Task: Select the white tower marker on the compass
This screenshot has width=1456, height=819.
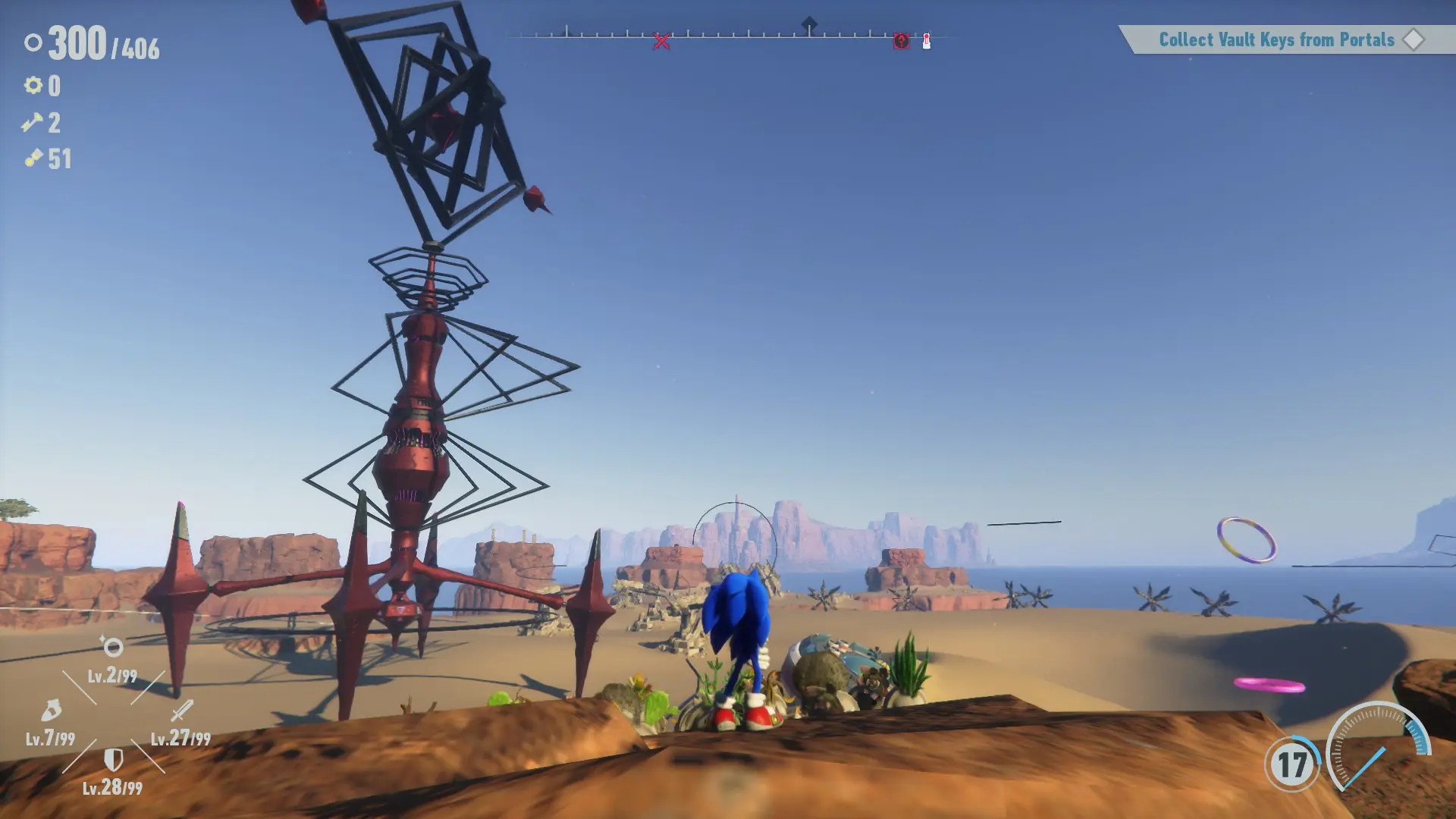Action: (927, 42)
